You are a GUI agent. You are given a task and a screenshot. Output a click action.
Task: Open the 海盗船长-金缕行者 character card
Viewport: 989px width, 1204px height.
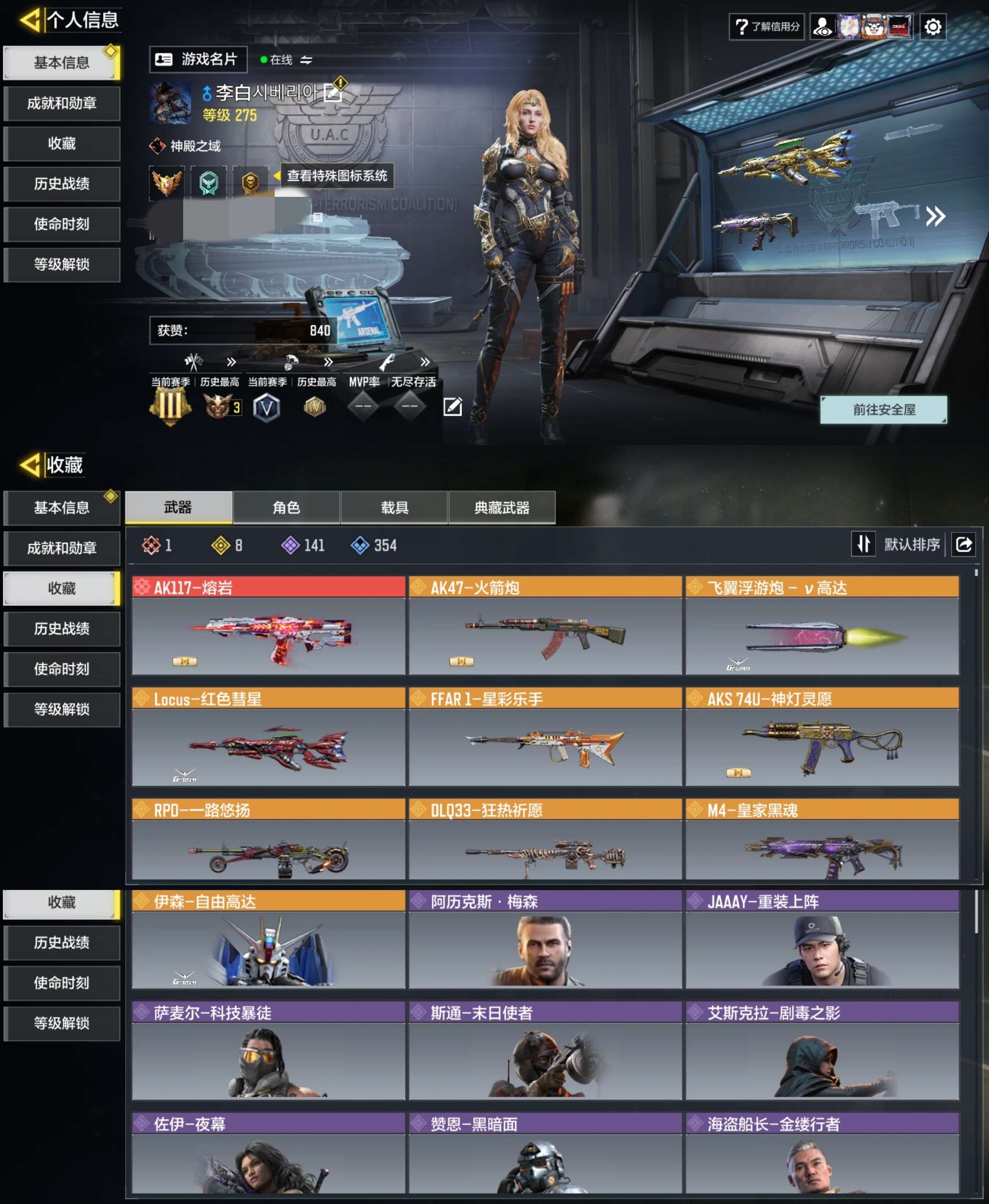(822, 1153)
